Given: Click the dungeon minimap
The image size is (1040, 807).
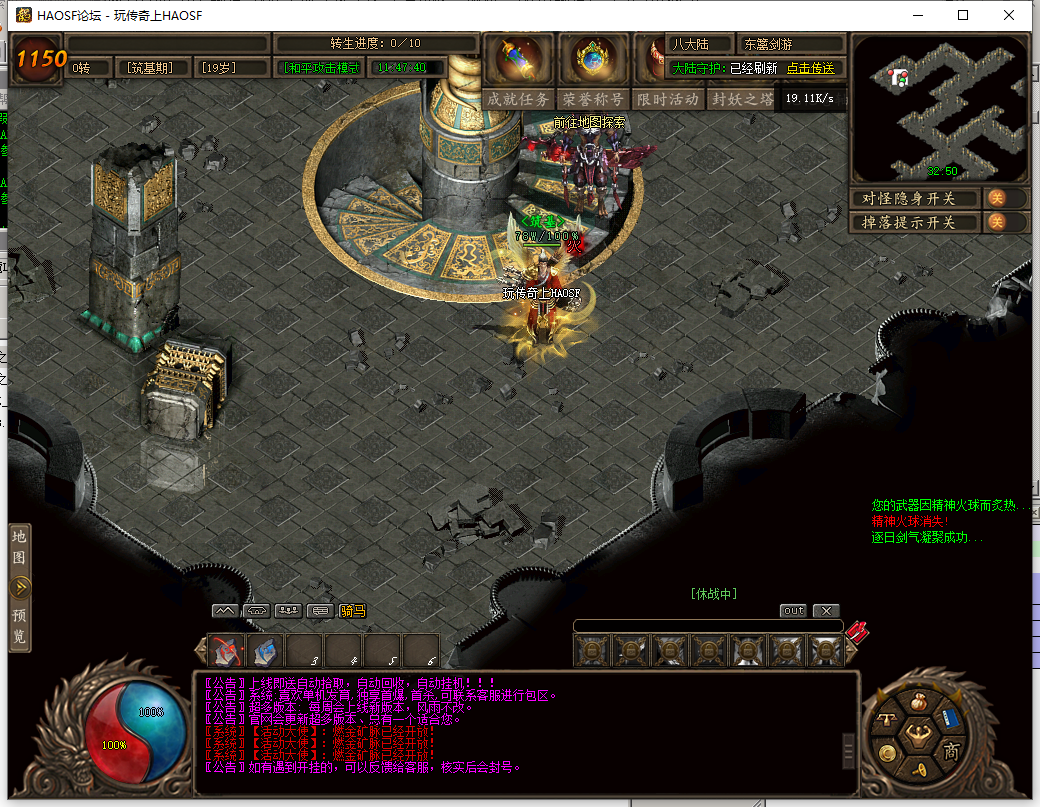Looking at the screenshot, I should coord(939,108).
